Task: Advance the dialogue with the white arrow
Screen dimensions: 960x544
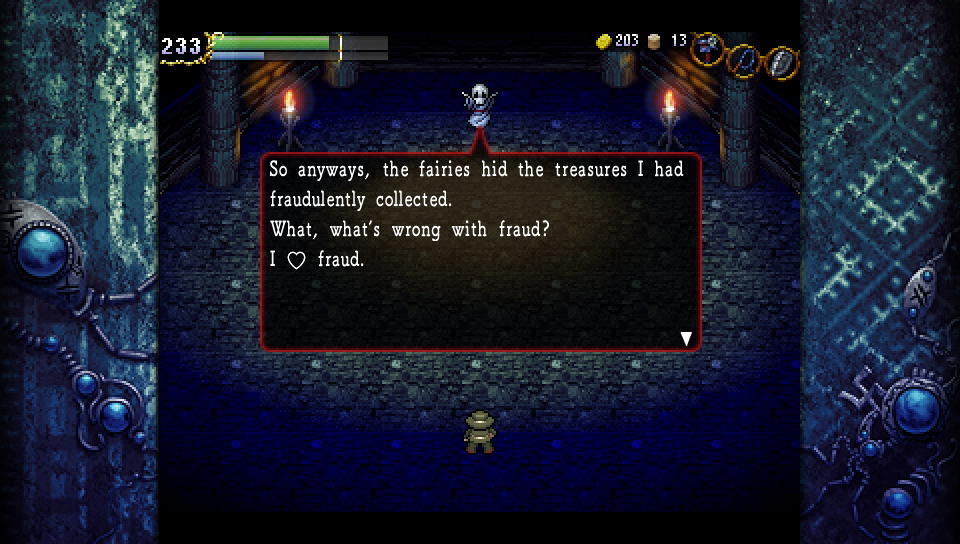Action: (x=686, y=339)
